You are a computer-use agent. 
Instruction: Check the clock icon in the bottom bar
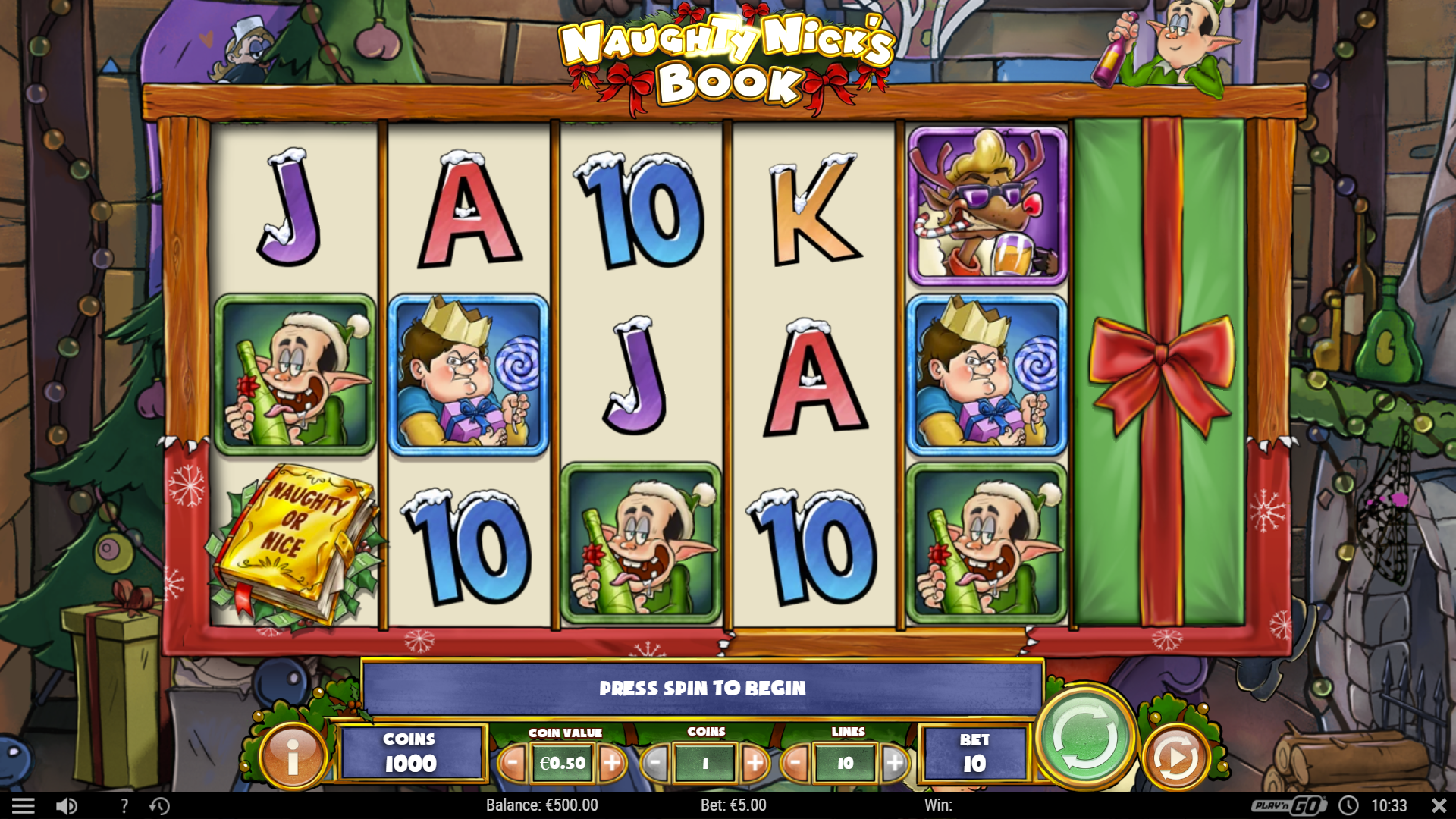[1348, 805]
